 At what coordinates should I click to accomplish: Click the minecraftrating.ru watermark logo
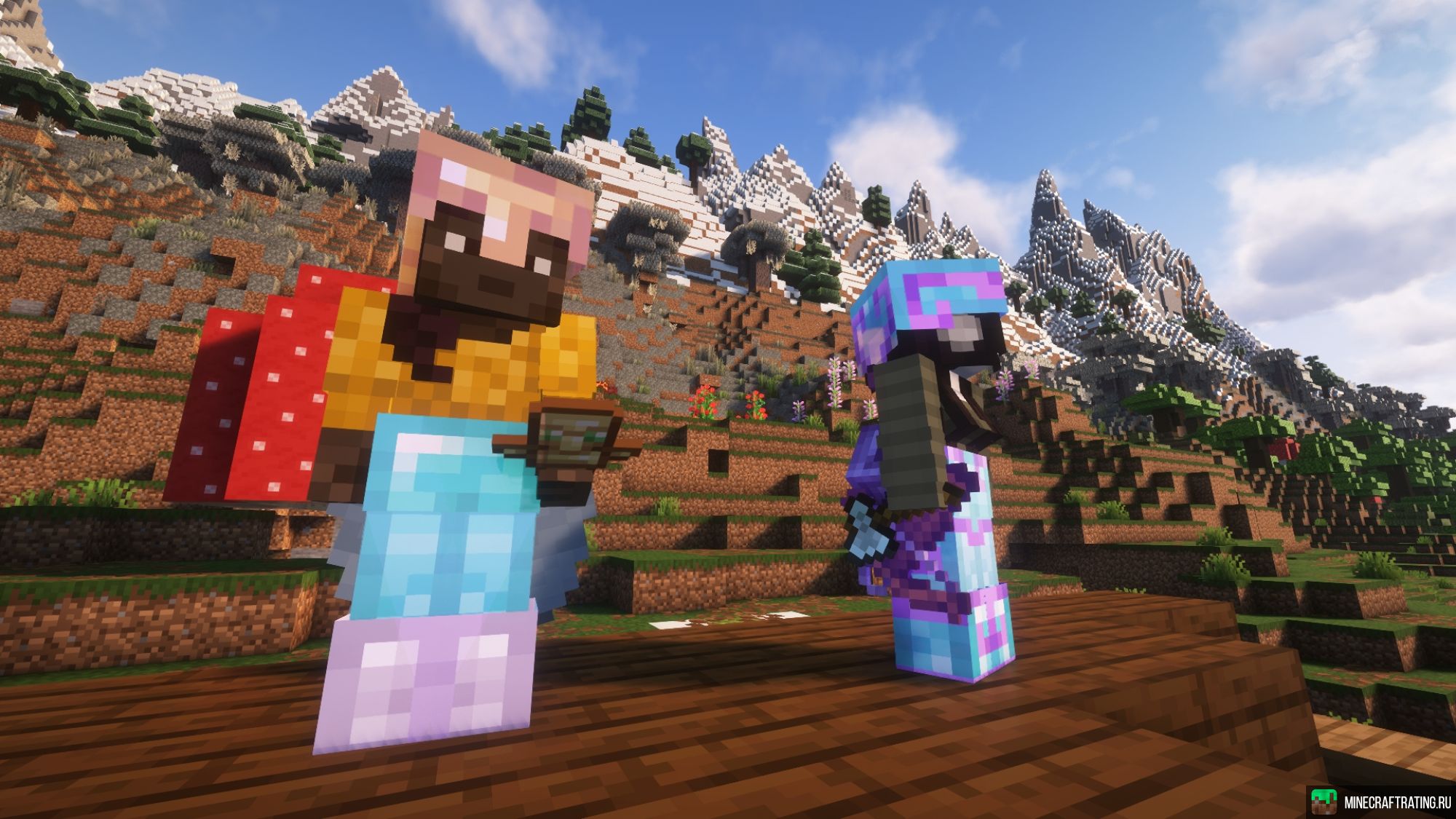[x=1324, y=802]
